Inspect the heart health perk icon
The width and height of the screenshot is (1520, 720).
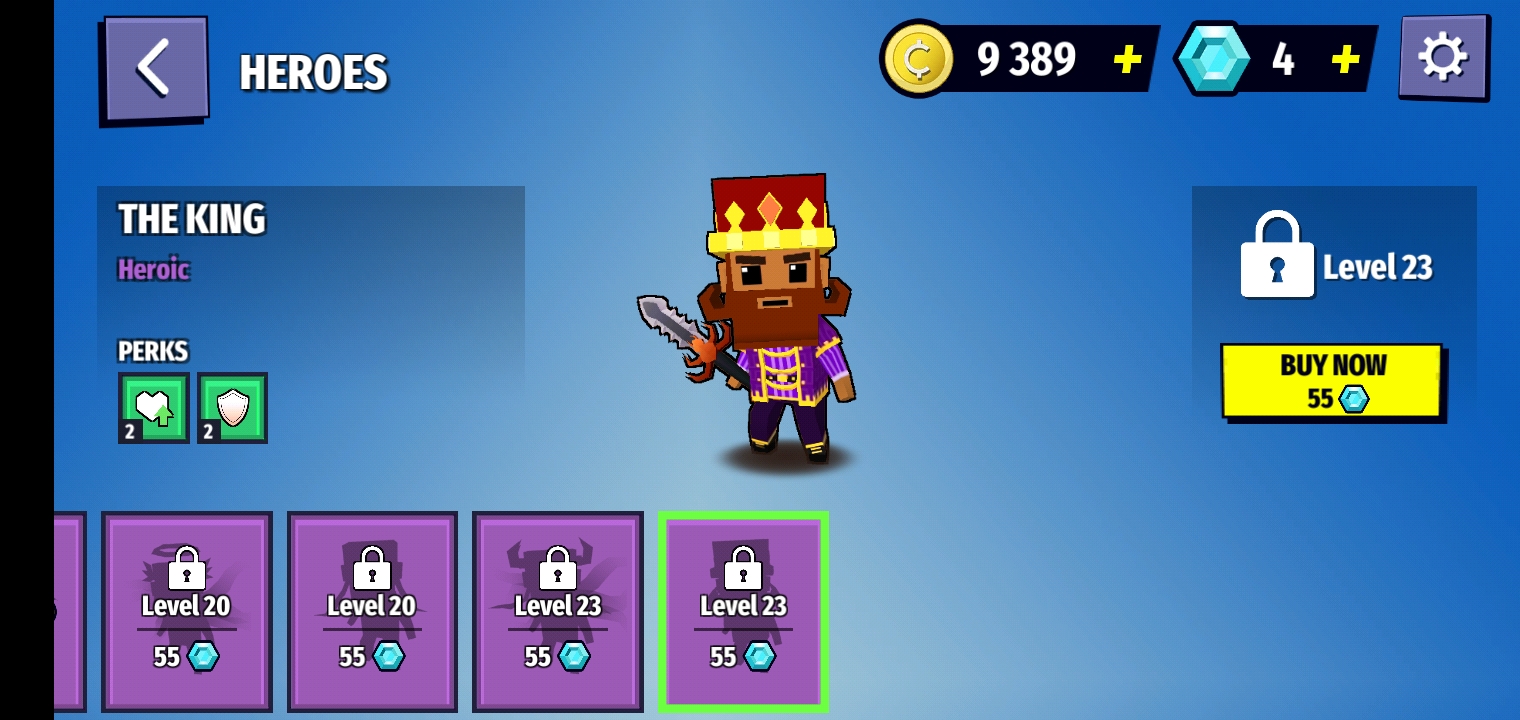click(153, 408)
